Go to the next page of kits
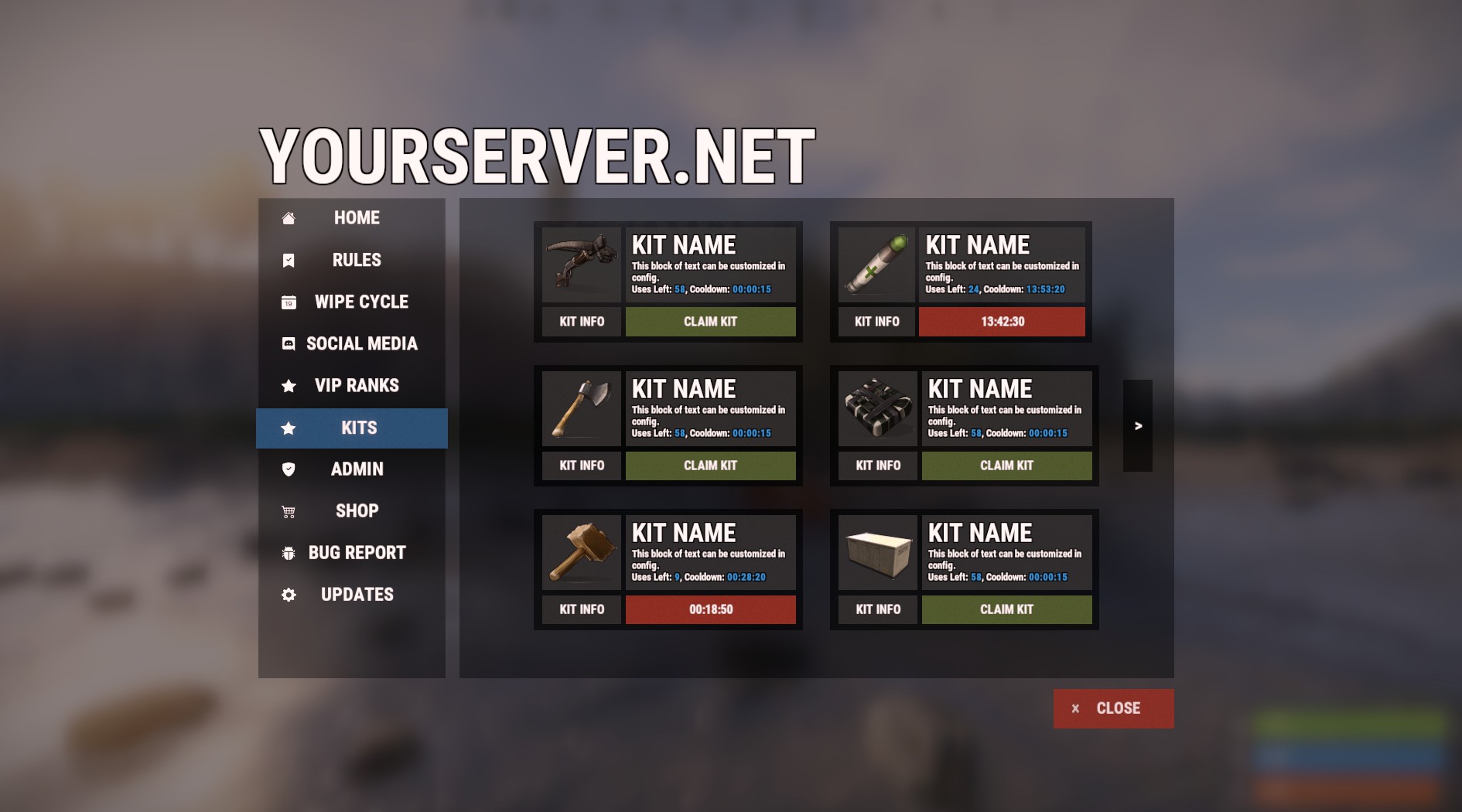1462x812 pixels. tap(1138, 425)
